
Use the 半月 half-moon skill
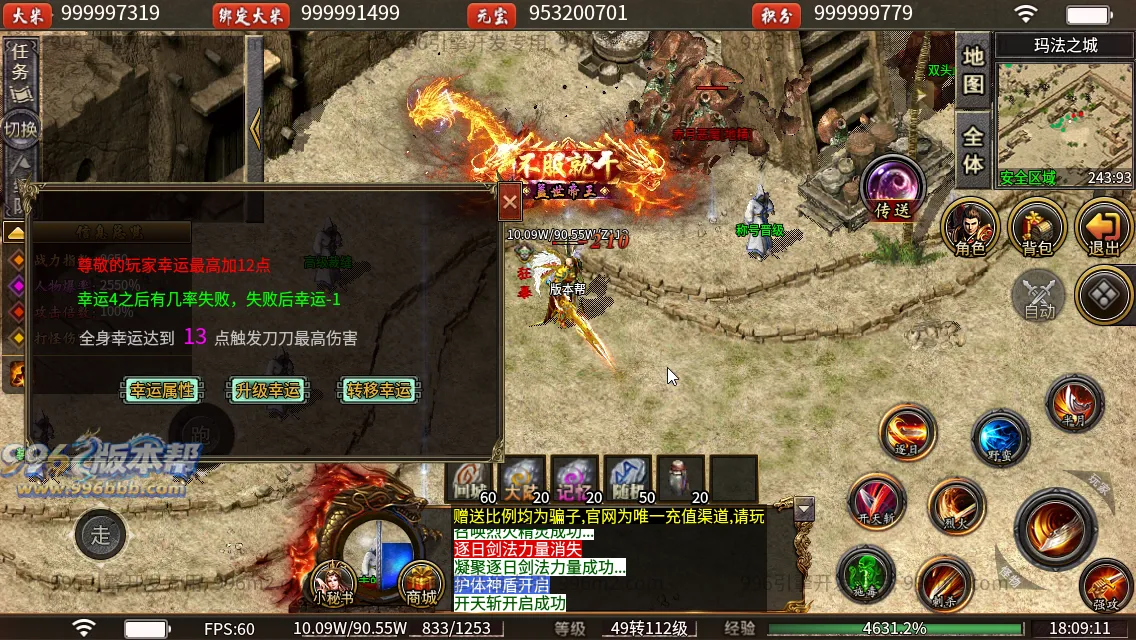(1074, 405)
